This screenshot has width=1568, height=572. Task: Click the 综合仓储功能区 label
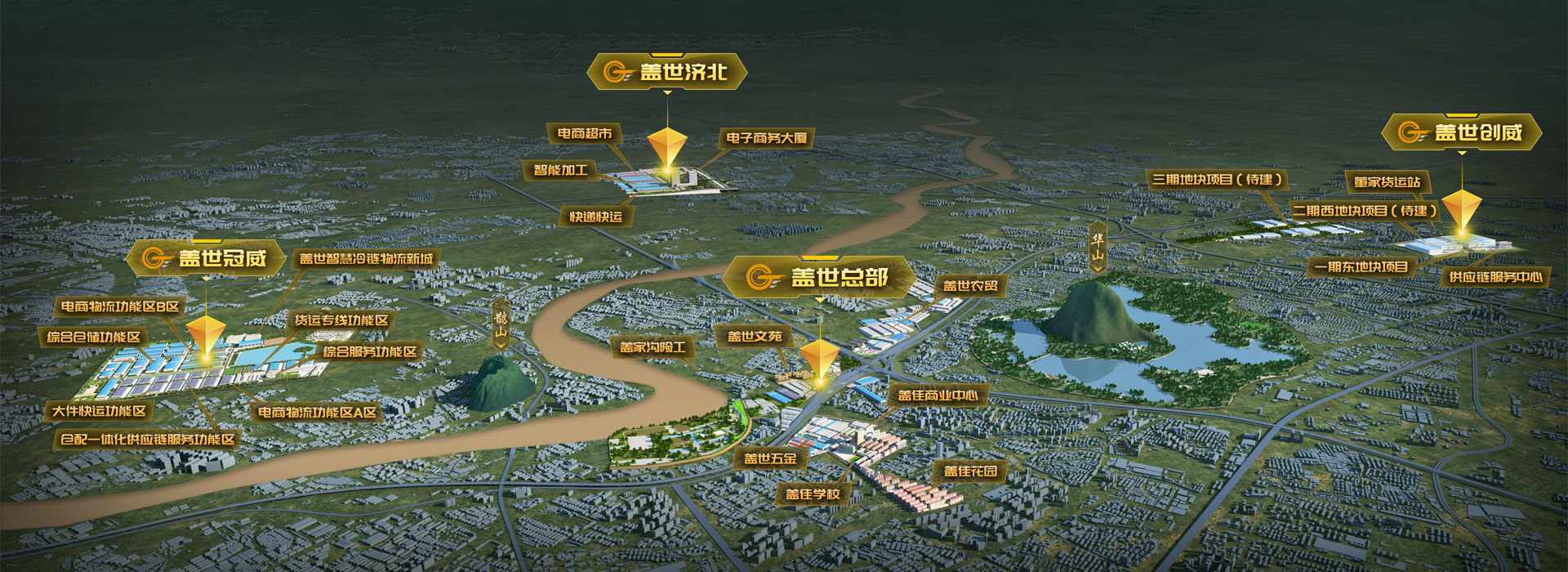tap(94, 337)
